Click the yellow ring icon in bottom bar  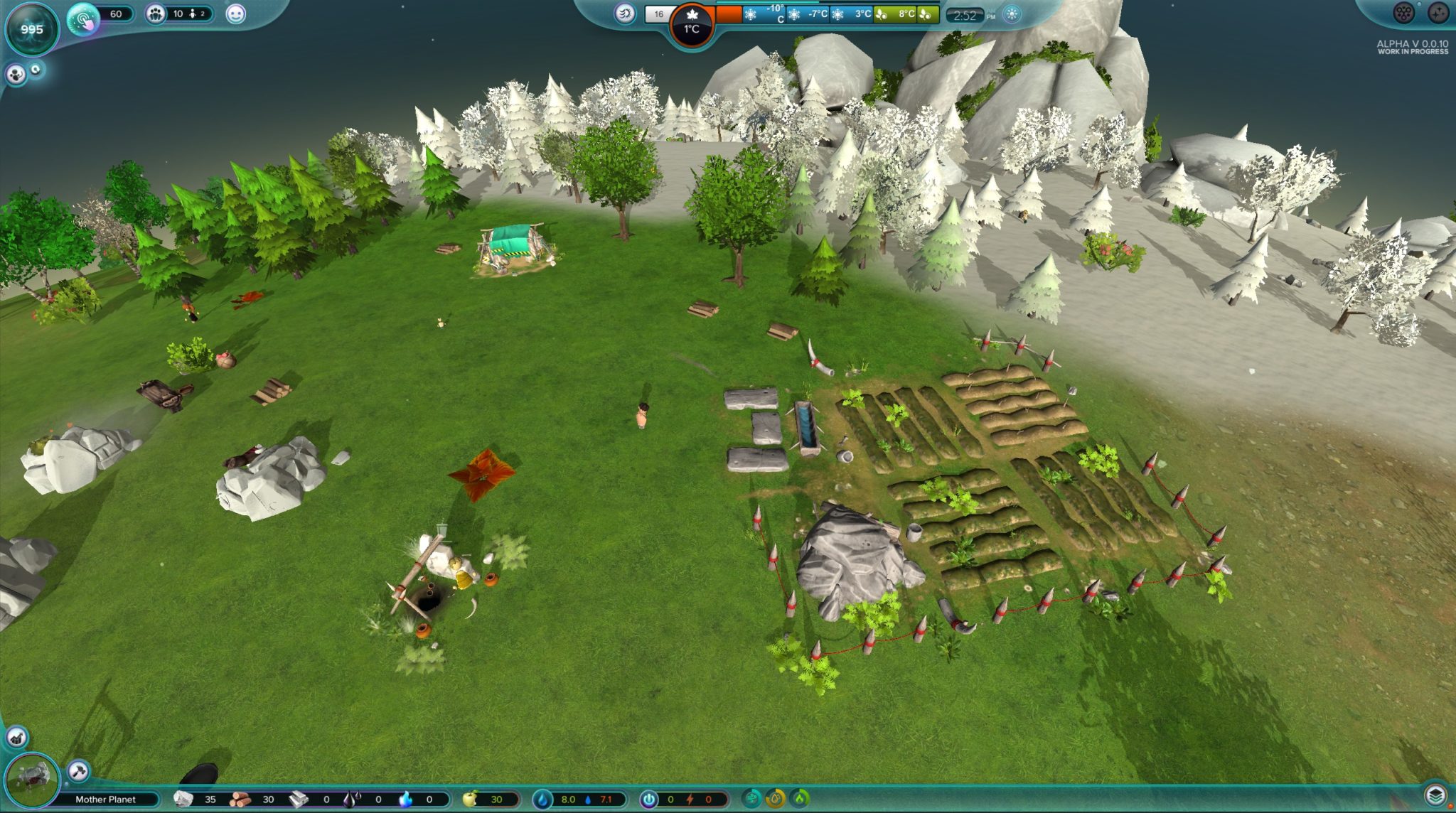[x=776, y=799]
